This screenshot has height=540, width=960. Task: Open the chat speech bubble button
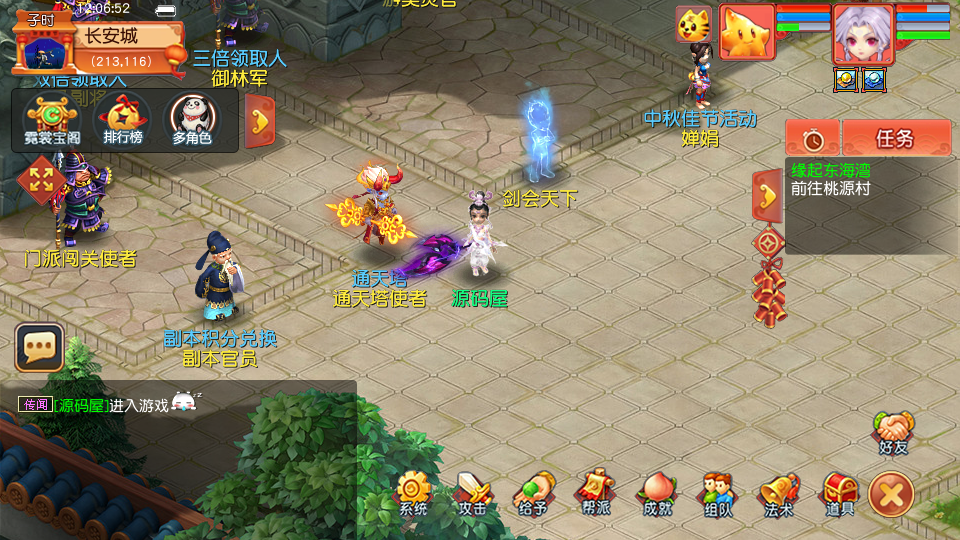coord(39,348)
